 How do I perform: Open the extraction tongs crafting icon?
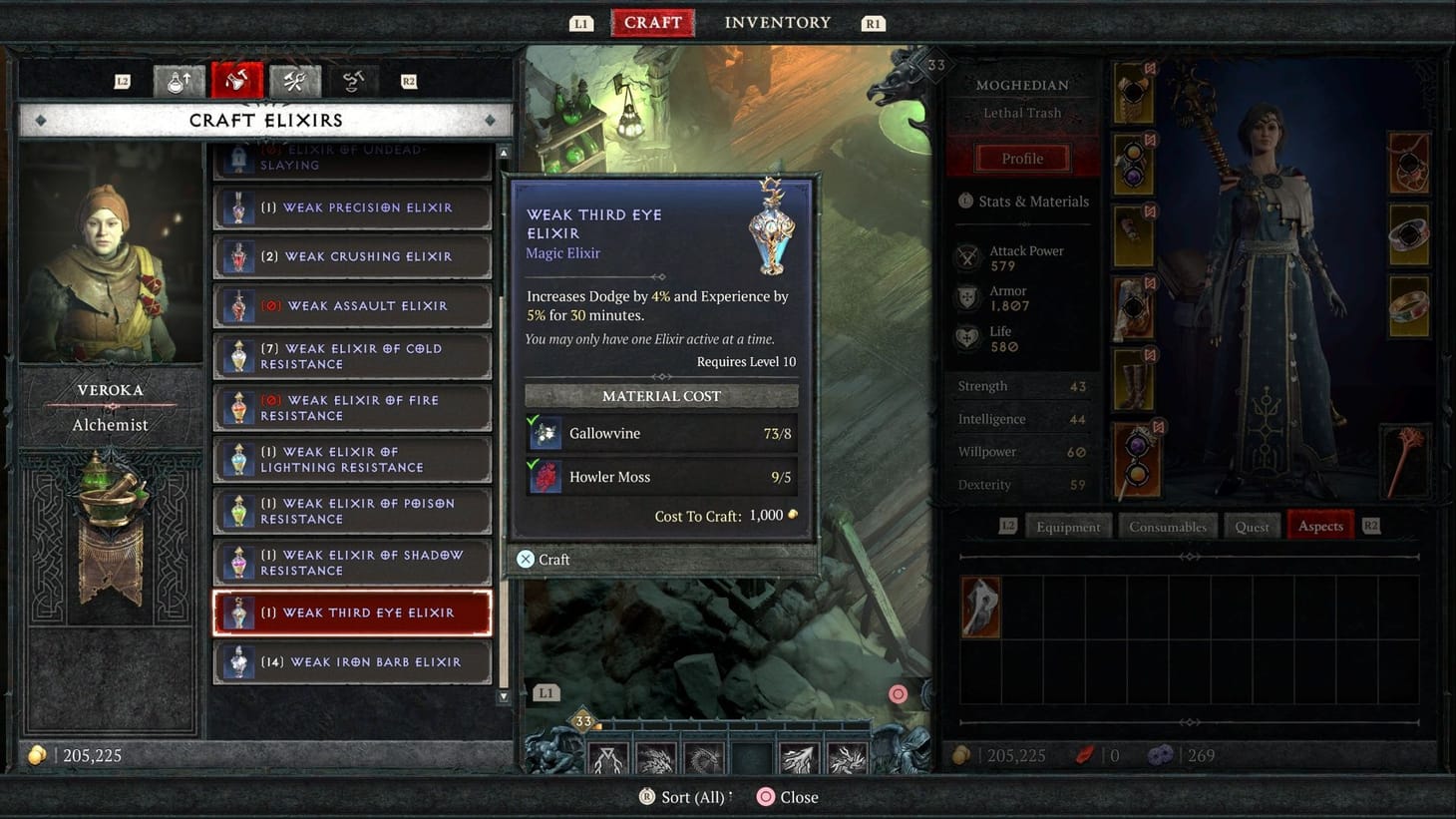(x=352, y=80)
